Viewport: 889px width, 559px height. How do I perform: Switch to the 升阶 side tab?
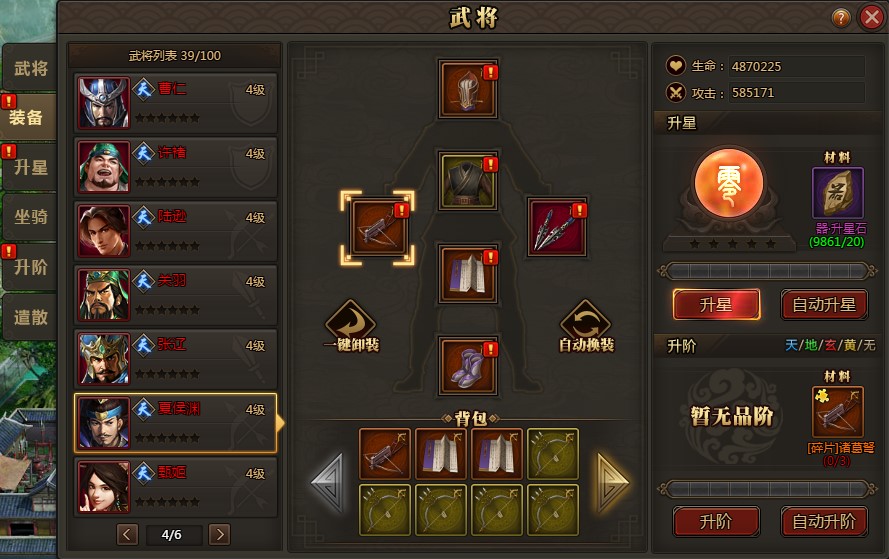[30, 268]
